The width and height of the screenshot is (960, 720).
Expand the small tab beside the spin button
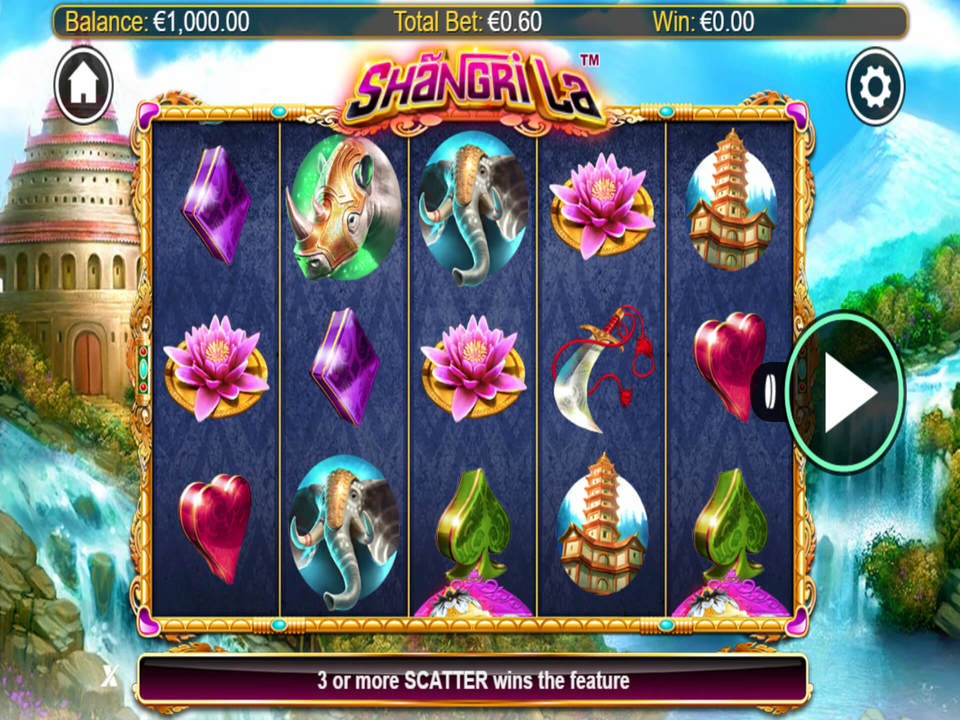(x=769, y=390)
